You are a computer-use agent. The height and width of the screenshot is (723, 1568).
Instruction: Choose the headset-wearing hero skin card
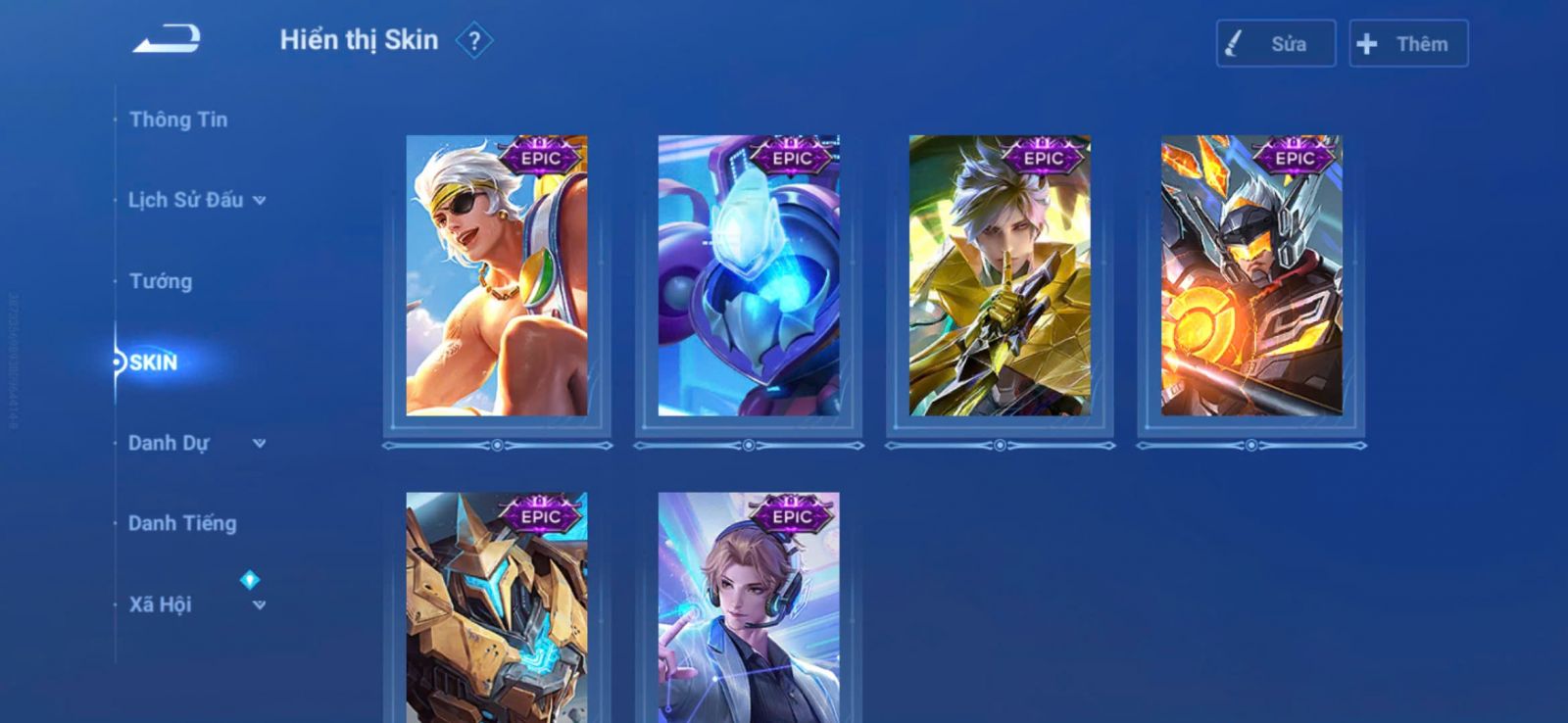[x=749, y=607]
